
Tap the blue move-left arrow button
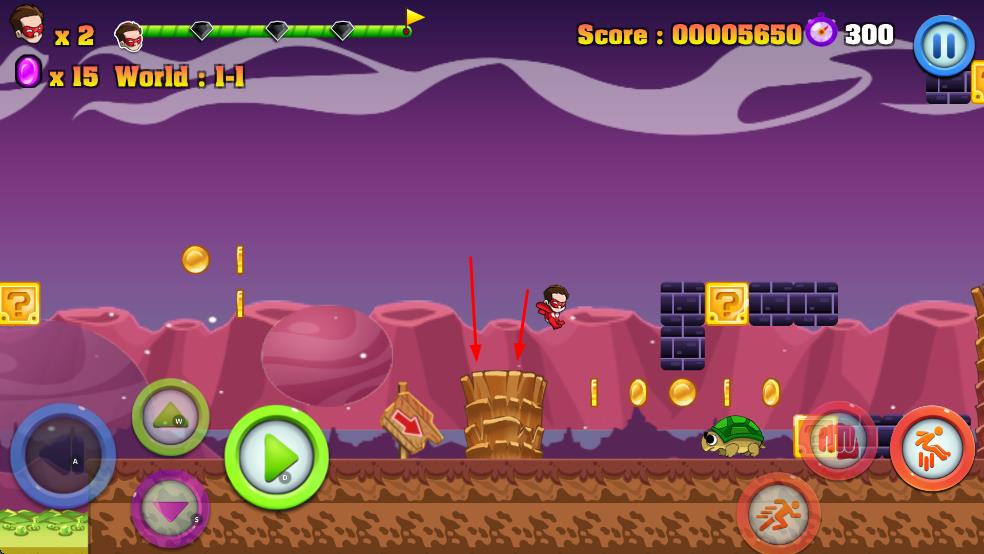click(63, 456)
